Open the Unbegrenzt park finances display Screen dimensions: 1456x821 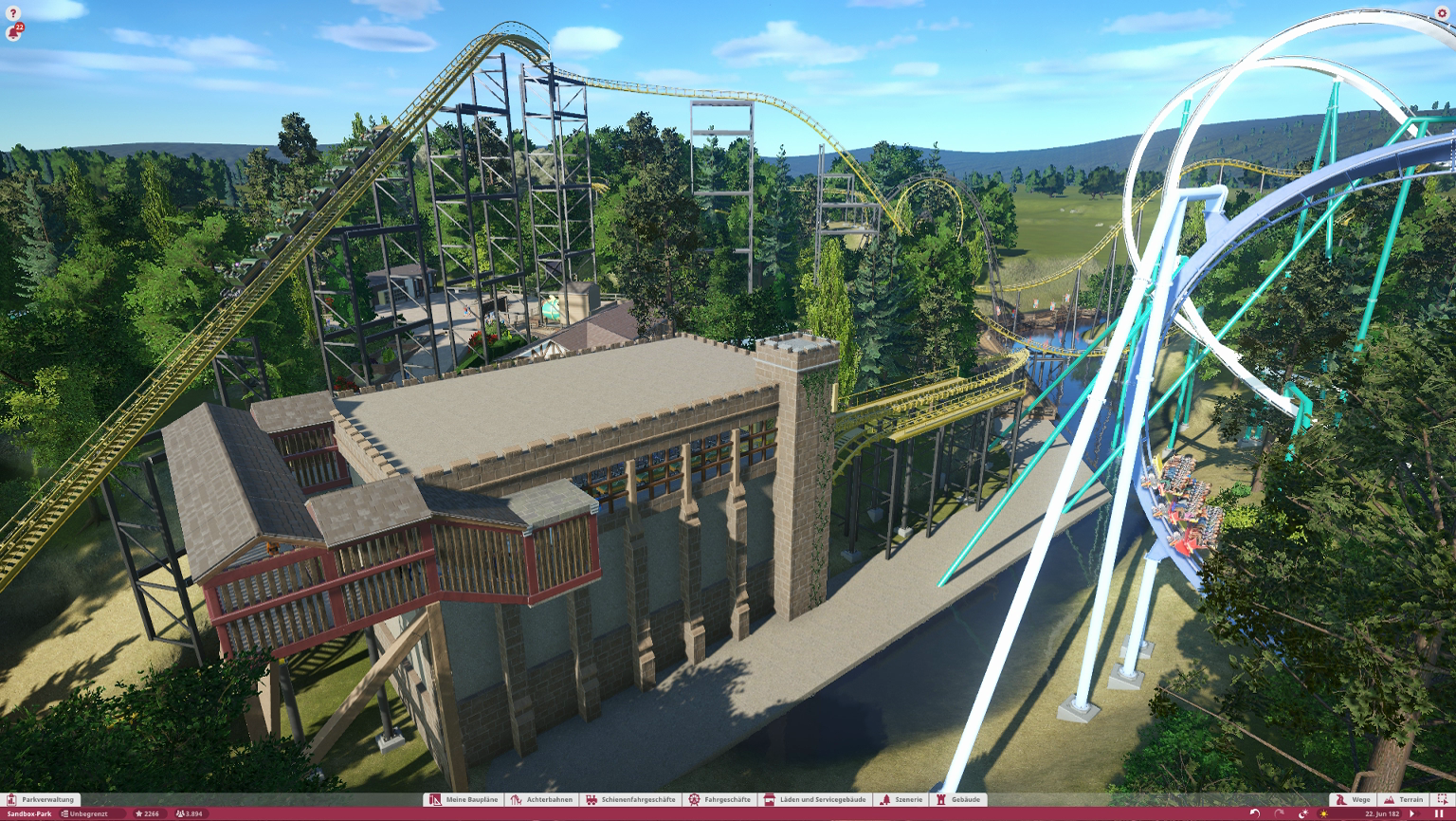tap(86, 813)
